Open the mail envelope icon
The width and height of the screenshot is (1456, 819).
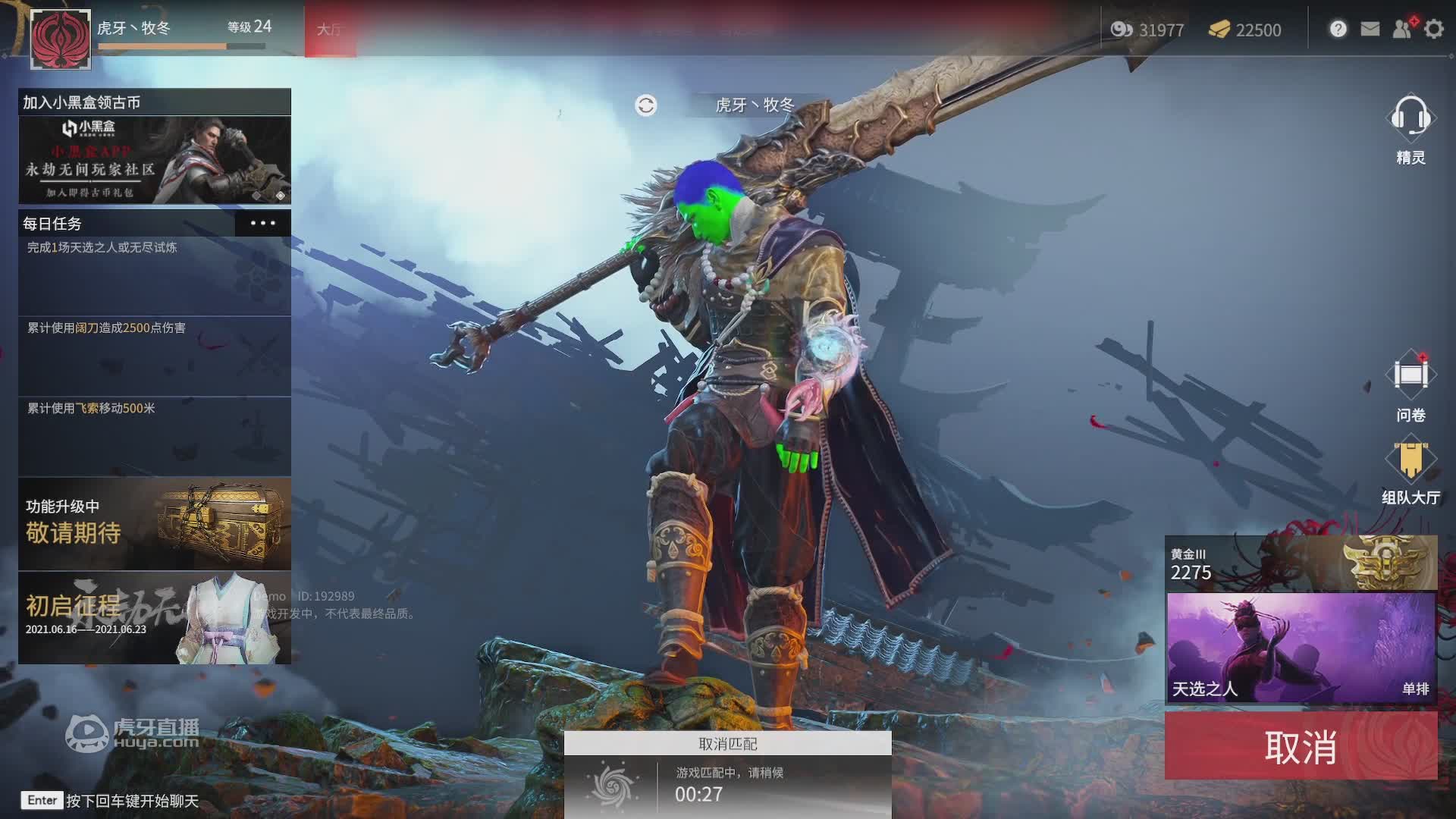1370,30
